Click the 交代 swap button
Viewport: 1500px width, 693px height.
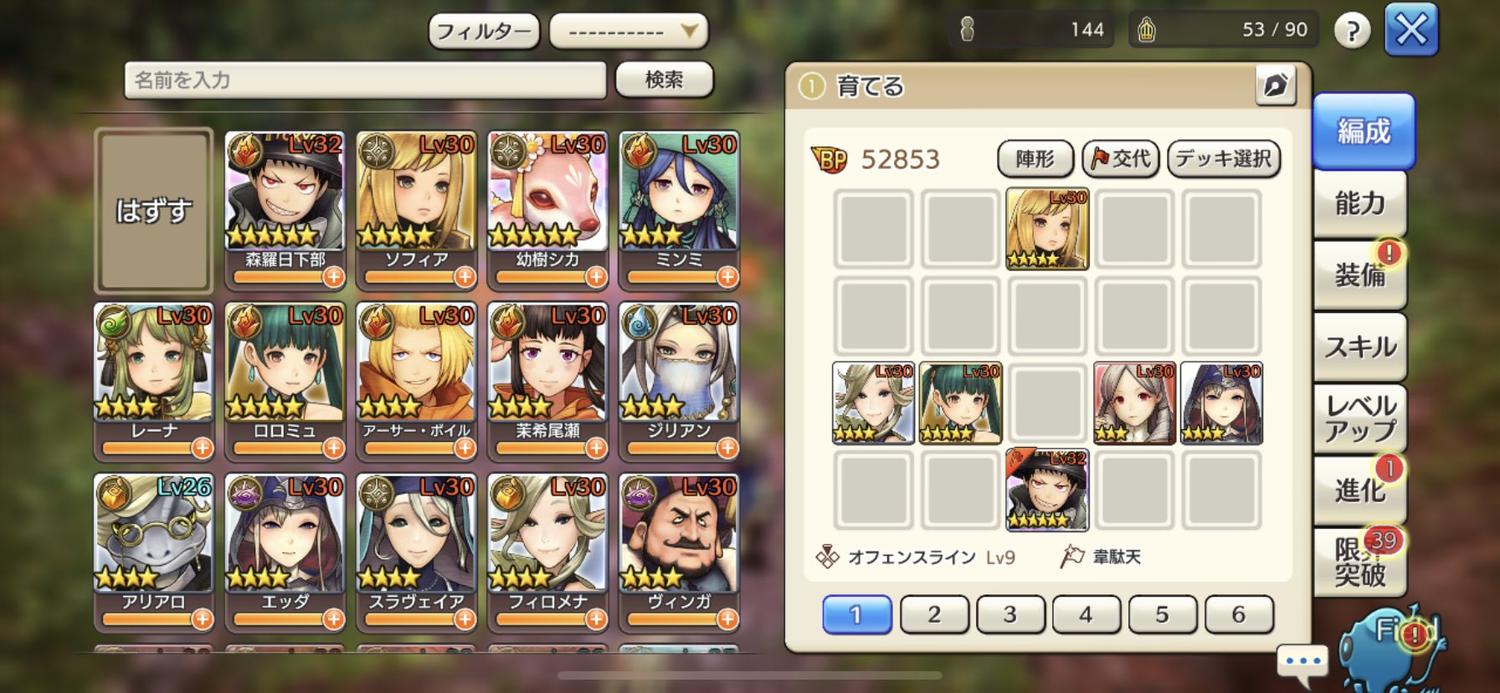[1120, 158]
